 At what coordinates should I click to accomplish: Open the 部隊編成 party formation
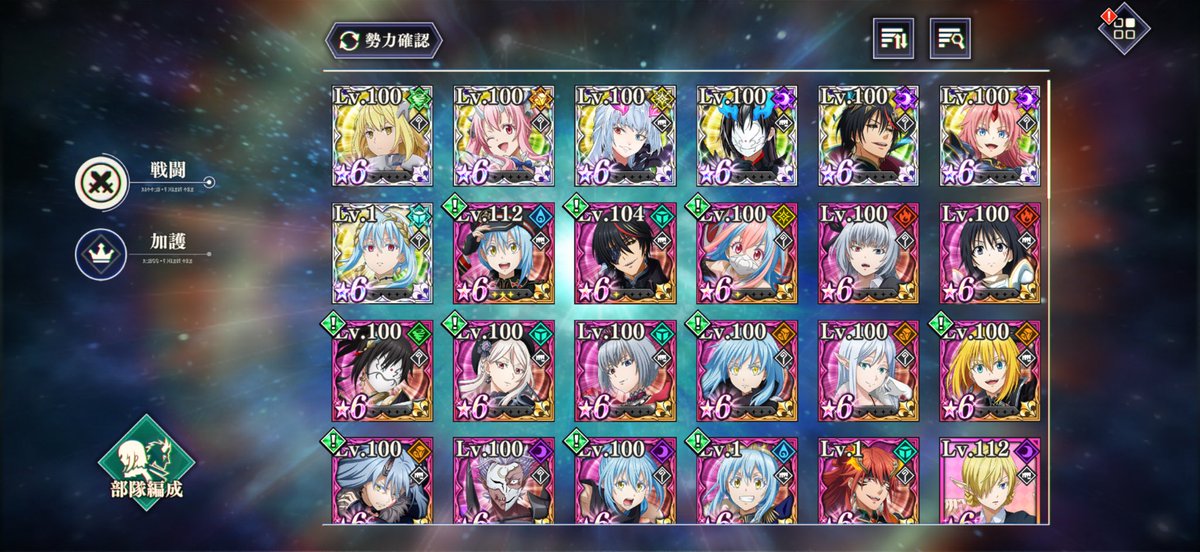(x=147, y=463)
